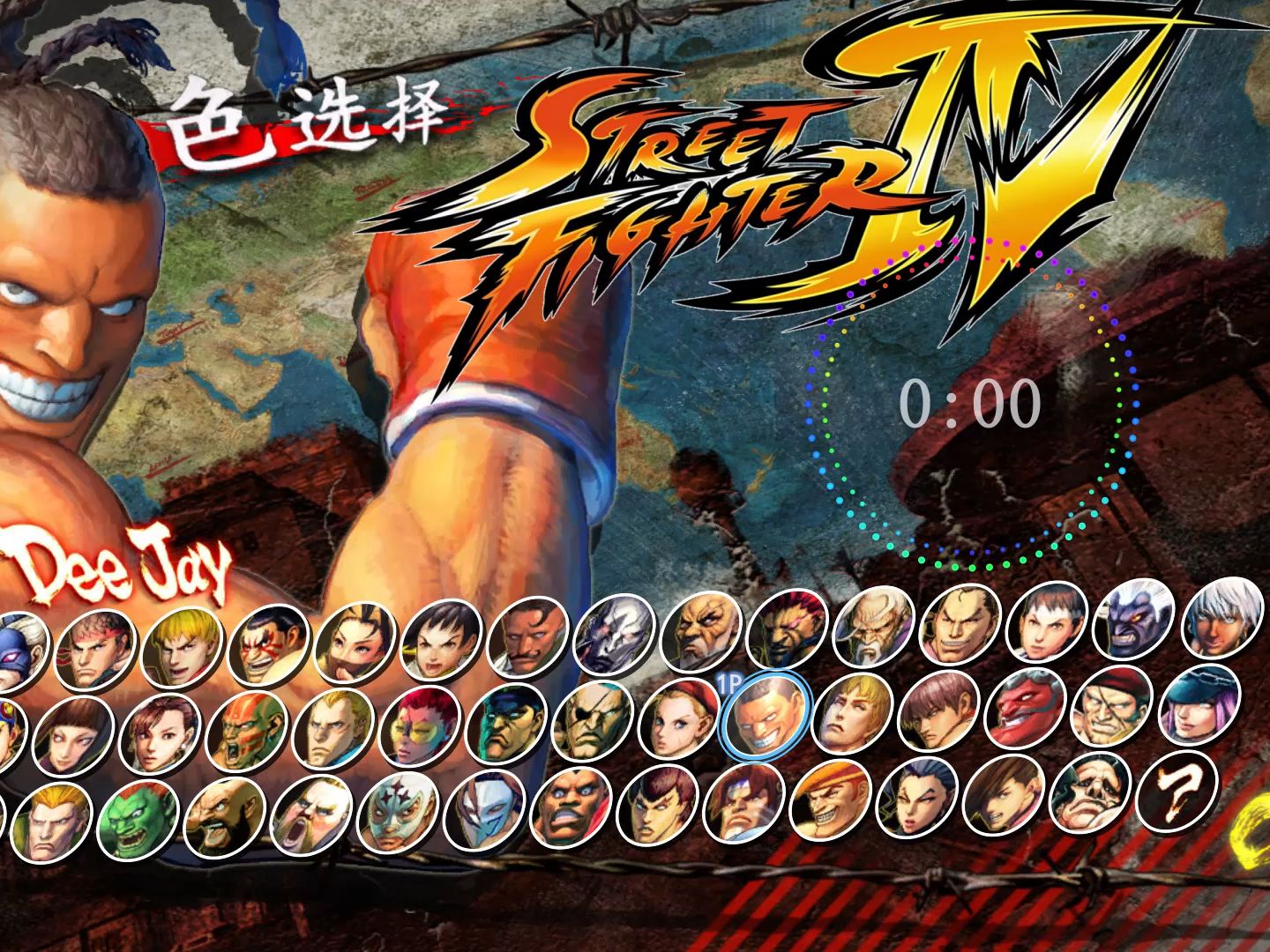
Task: Pick Akuma with the dark red hair
Action: tap(787, 628)
